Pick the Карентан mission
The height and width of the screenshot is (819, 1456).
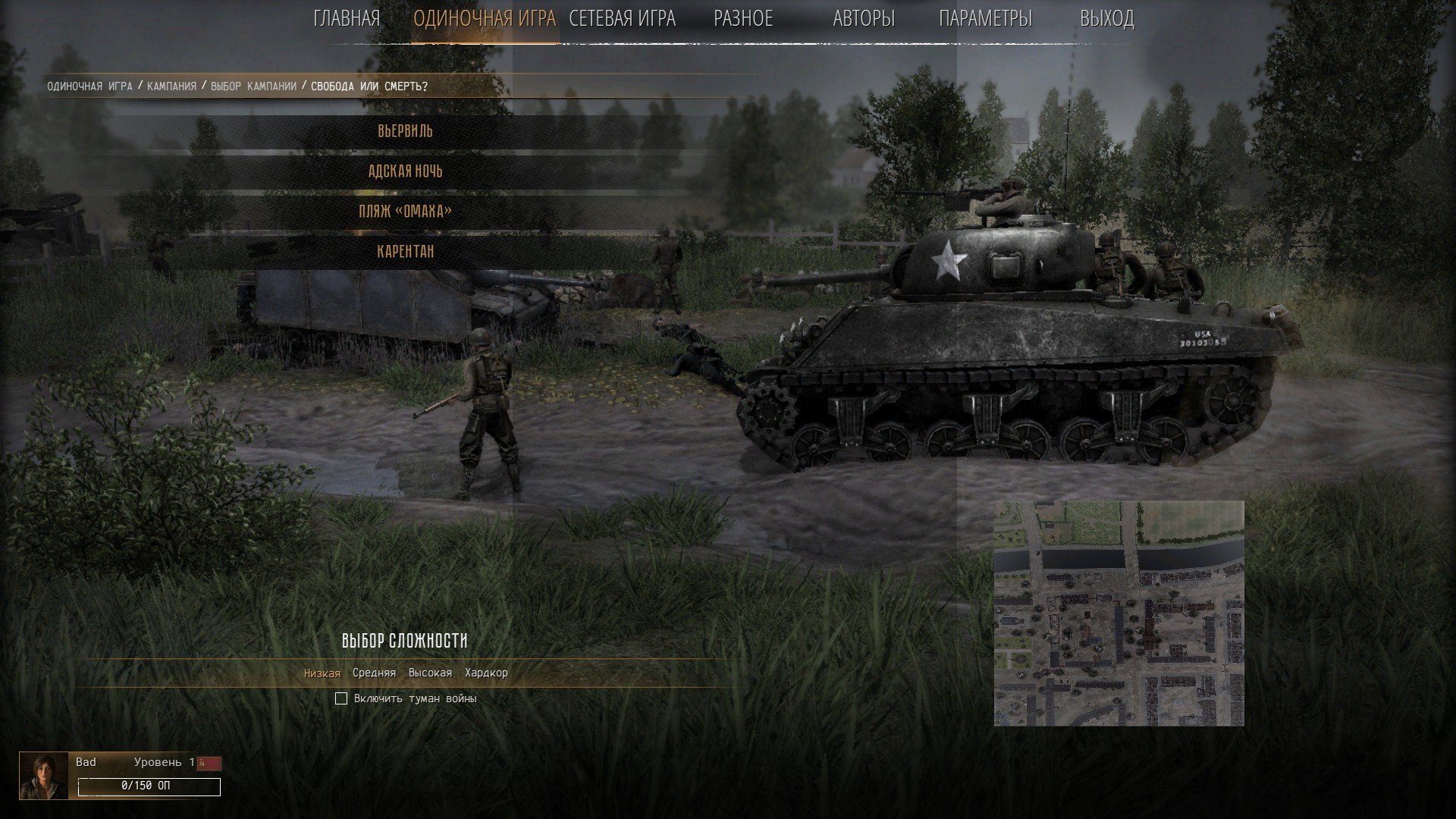[406, 251]
